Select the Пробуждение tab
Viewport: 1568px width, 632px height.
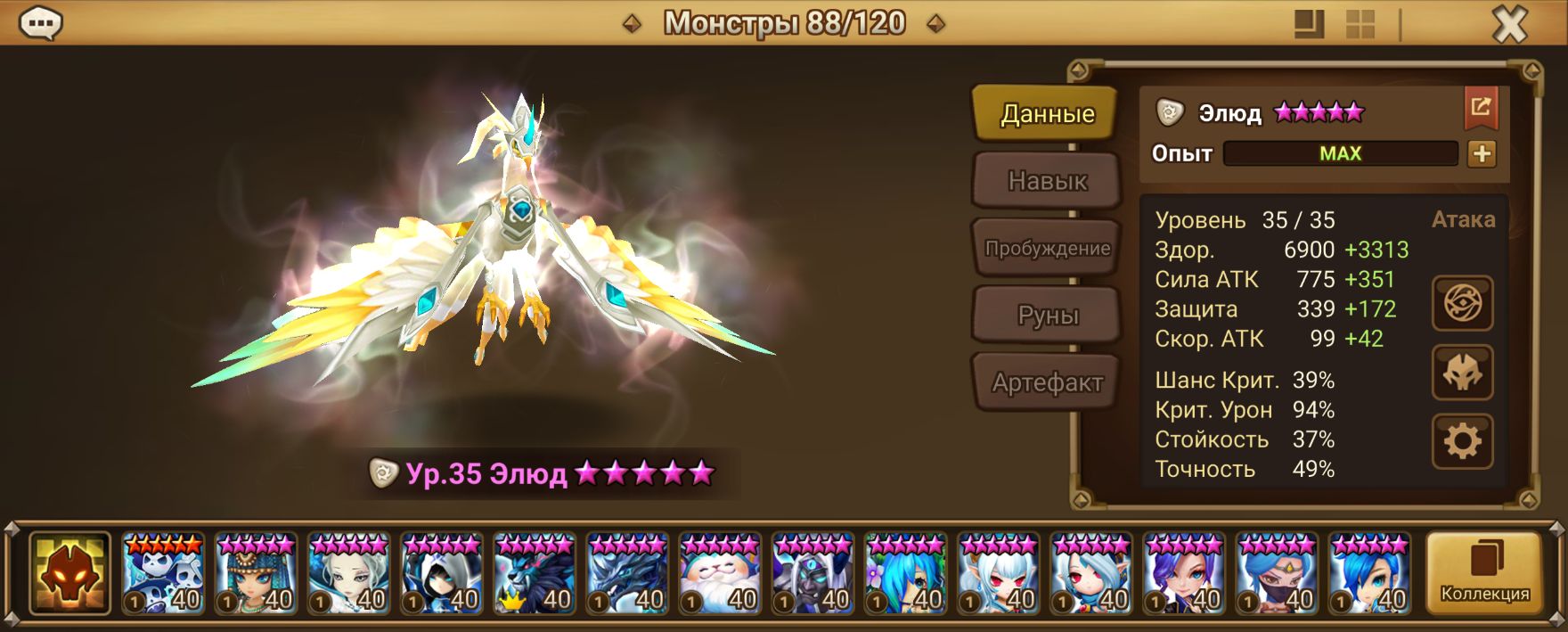click(1047, 249)
